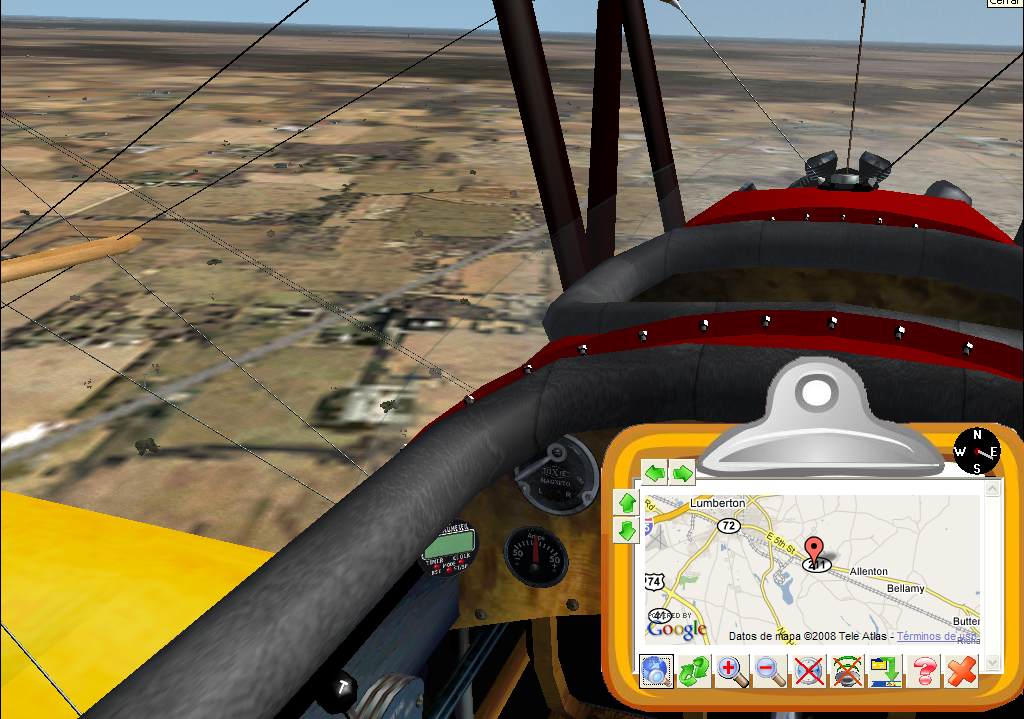Viewport: 1024px width, 719px height.
Task: Move the map down with the green arrow
Action: (x=627, y=530)
